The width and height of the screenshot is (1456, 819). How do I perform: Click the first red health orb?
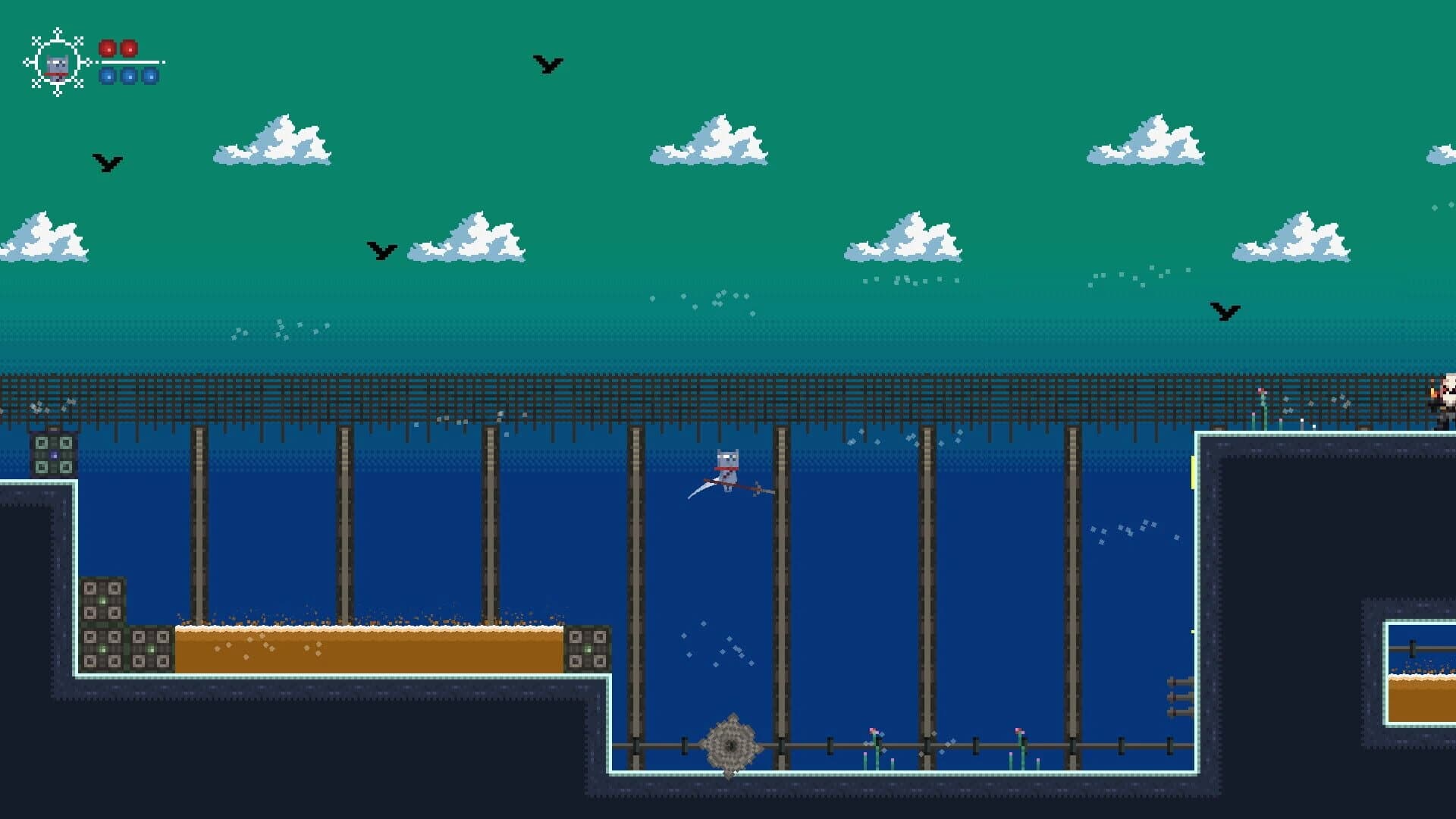108,49
